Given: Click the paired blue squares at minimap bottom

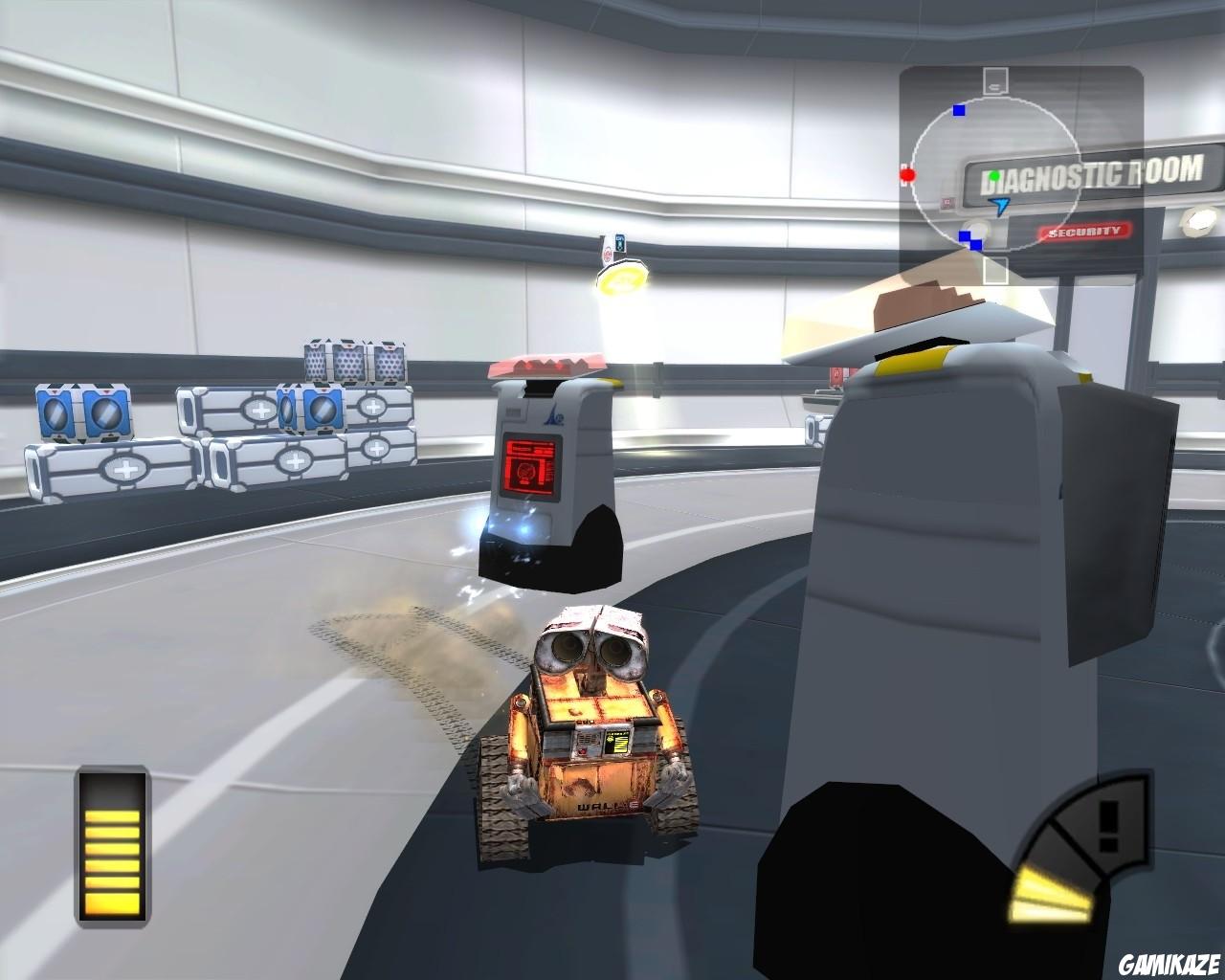Looking at the screenshot, I should [969, 239].
